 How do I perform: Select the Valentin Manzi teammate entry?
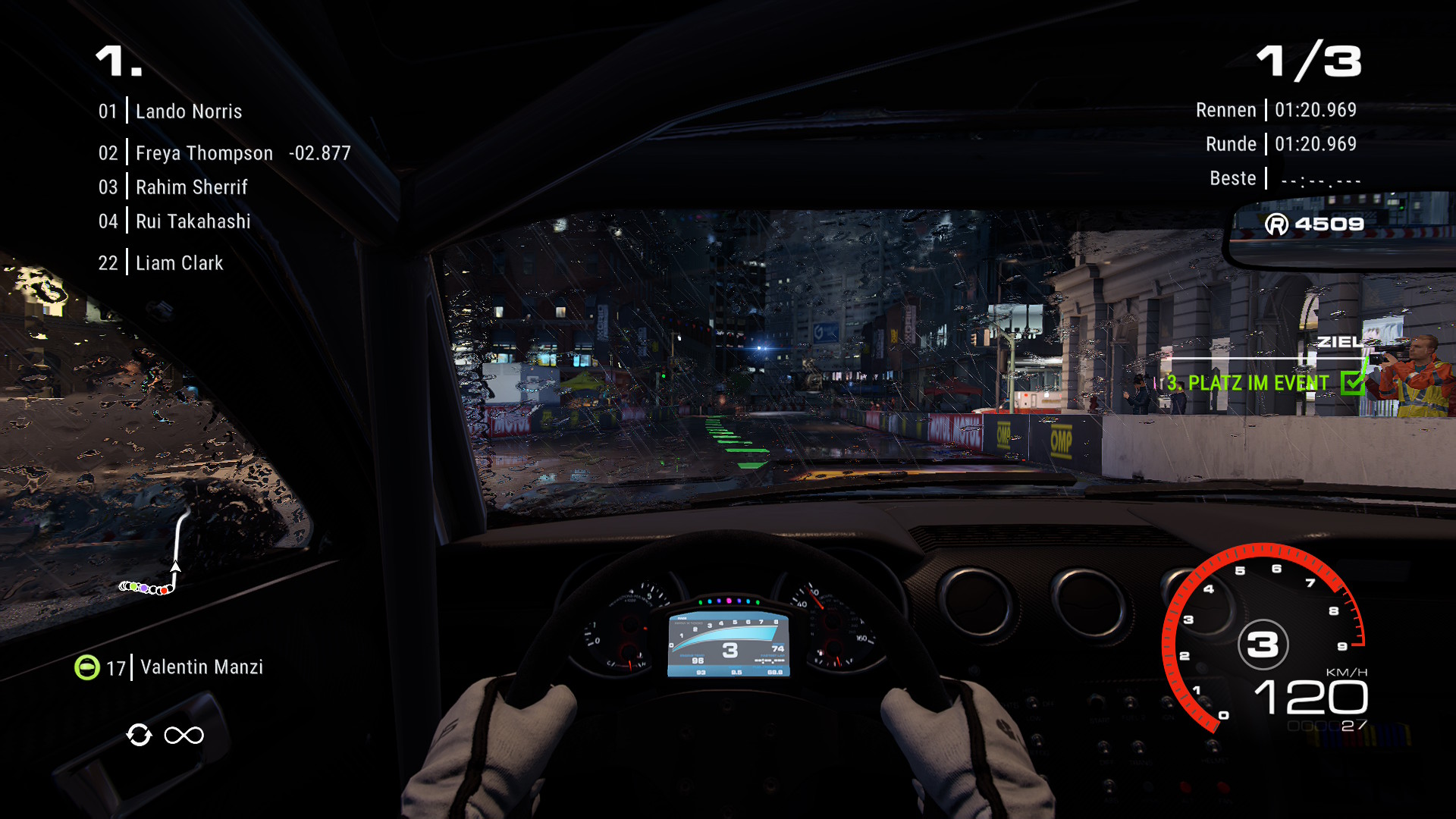tap(201, 667)
